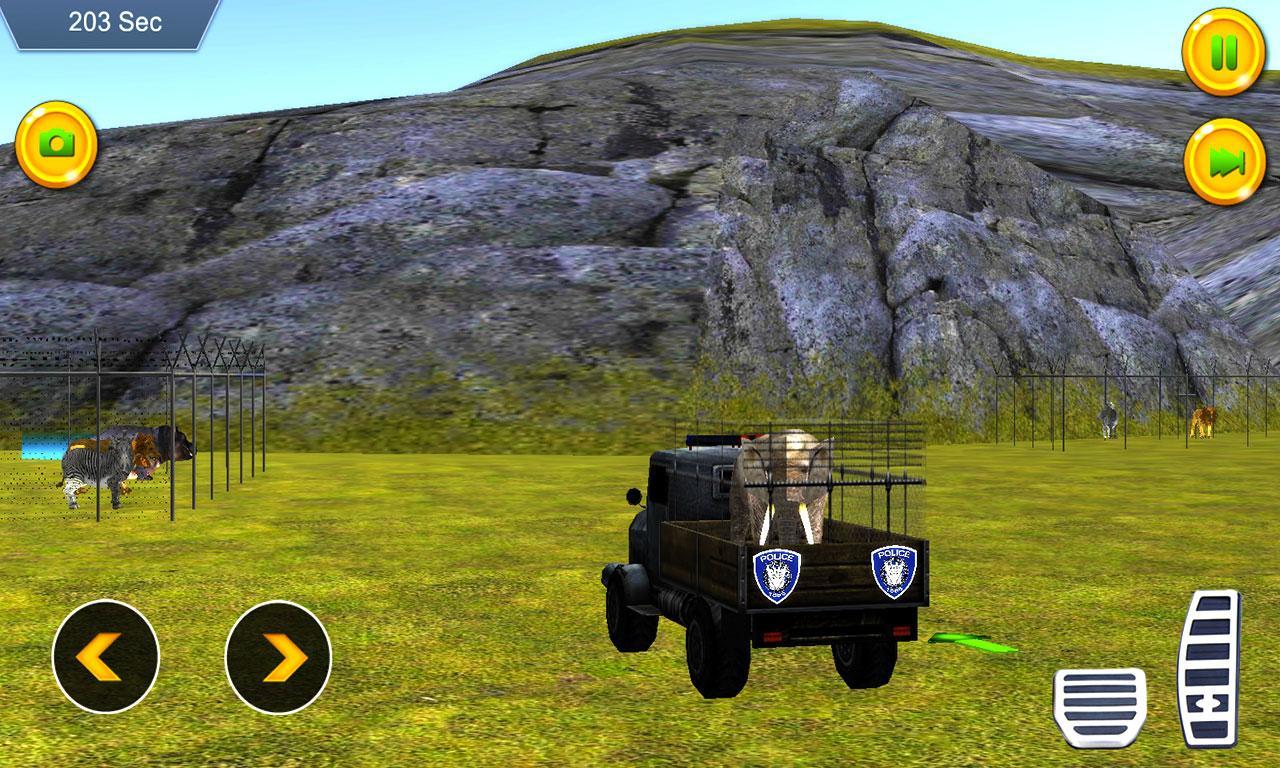Click the side police badge on truck bed

pyautogui.click(x=893, y=572)
